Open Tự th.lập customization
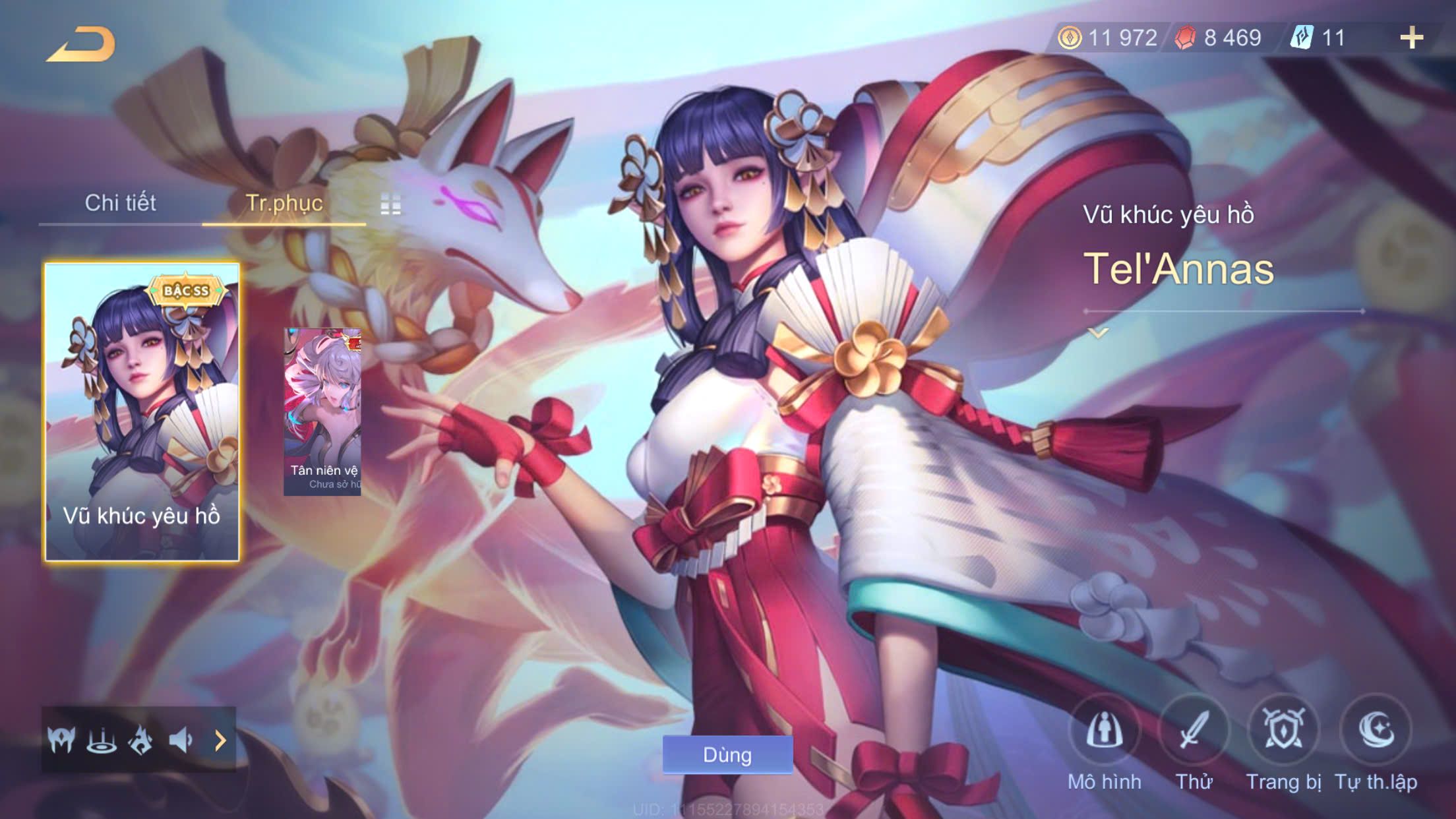This screenshot has width=1456, height=819. click(1376, 731)
